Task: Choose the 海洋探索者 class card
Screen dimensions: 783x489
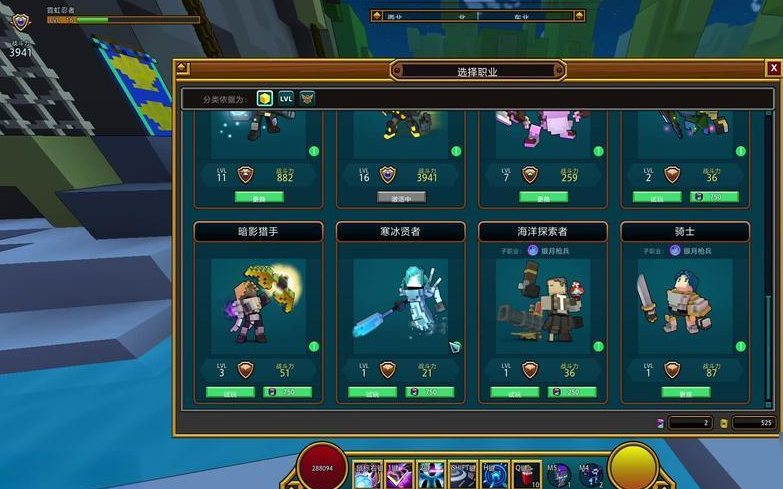Action: [x=543, y=302]
